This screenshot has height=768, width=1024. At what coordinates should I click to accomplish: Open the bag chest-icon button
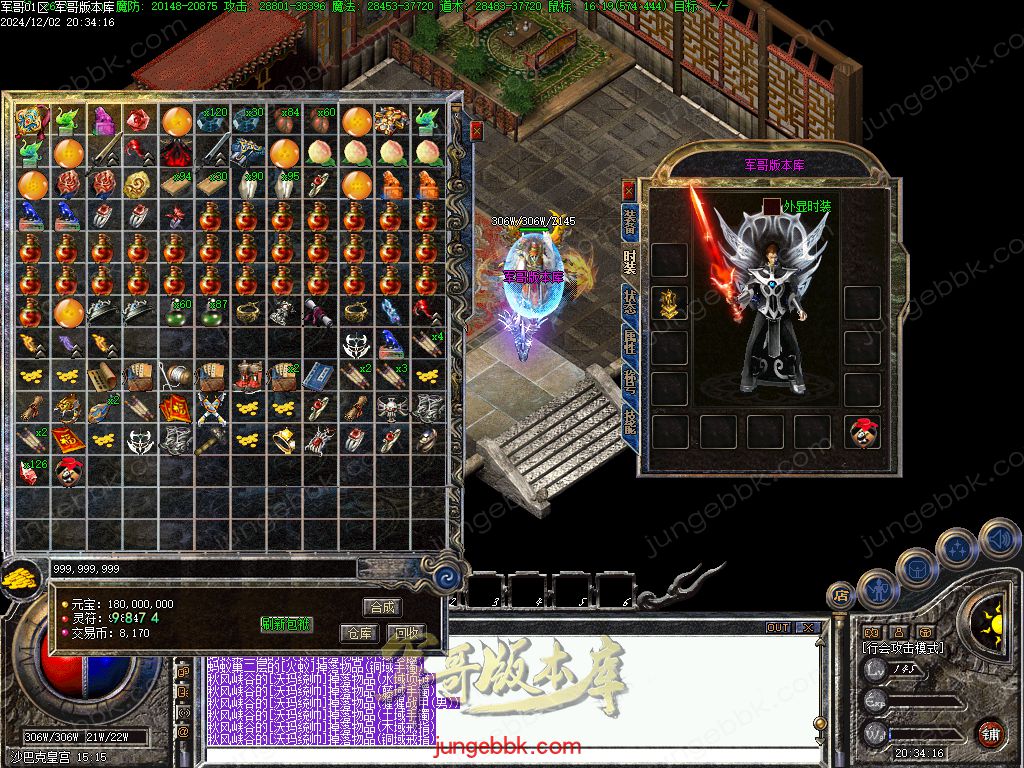click(x=916, y=567)
